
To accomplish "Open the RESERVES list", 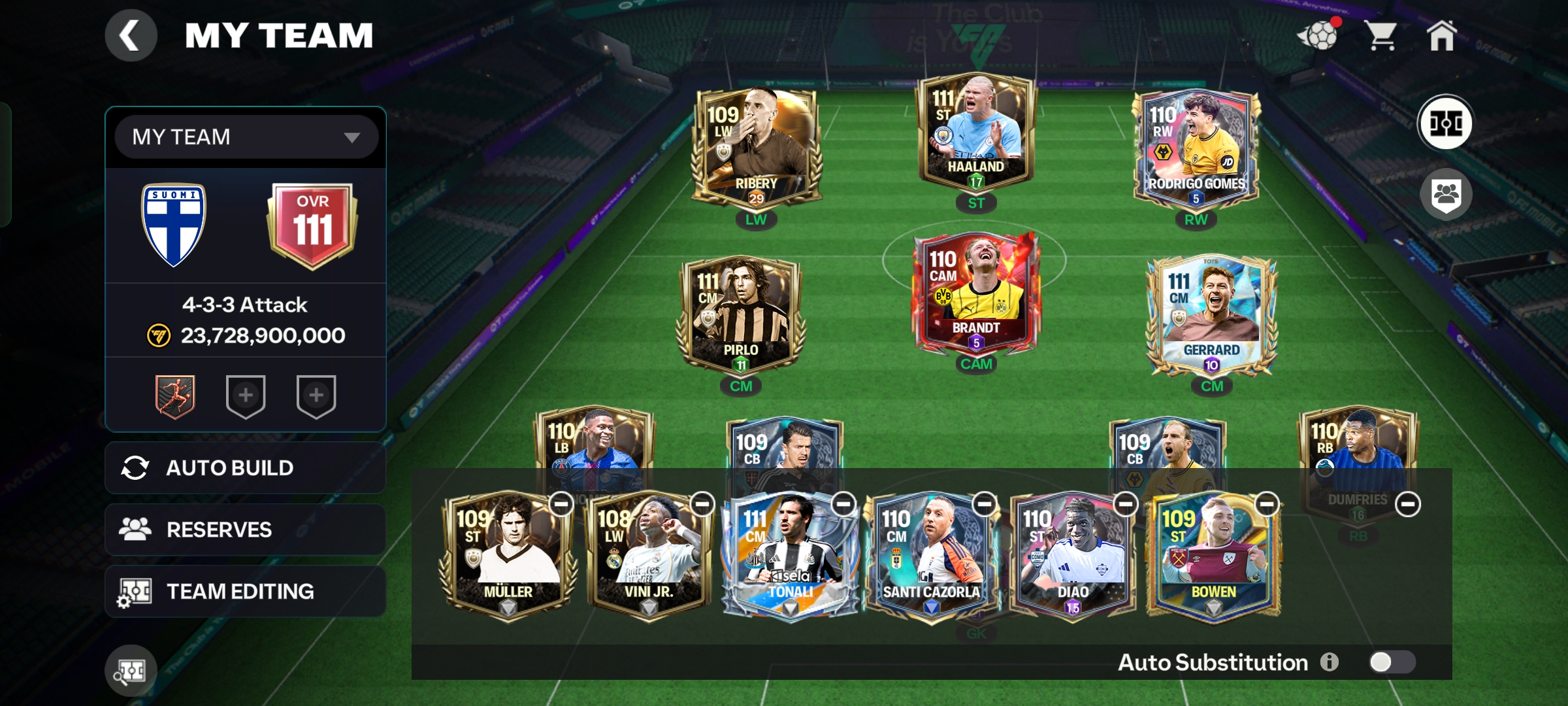I will click(245, 529).
